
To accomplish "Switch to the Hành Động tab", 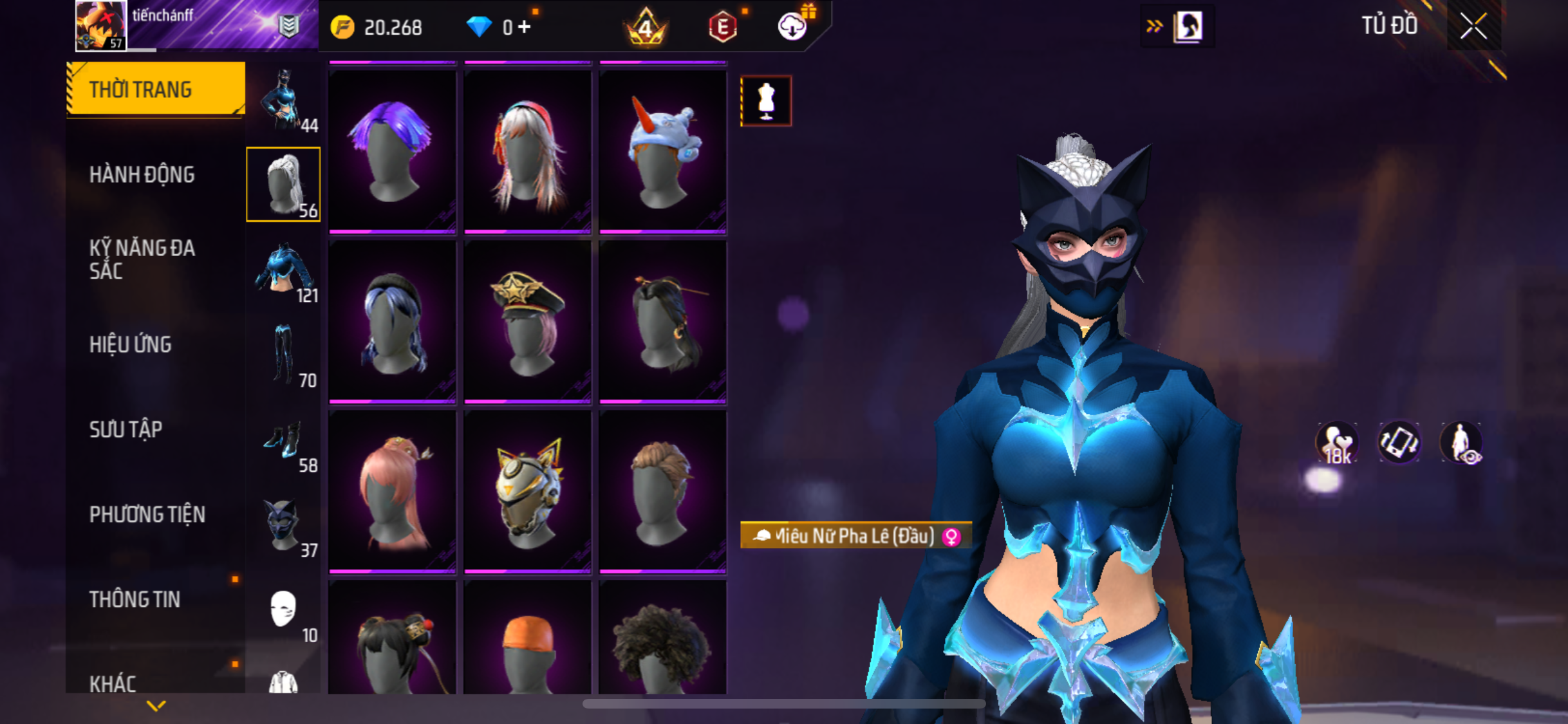I will pos(142,174).
